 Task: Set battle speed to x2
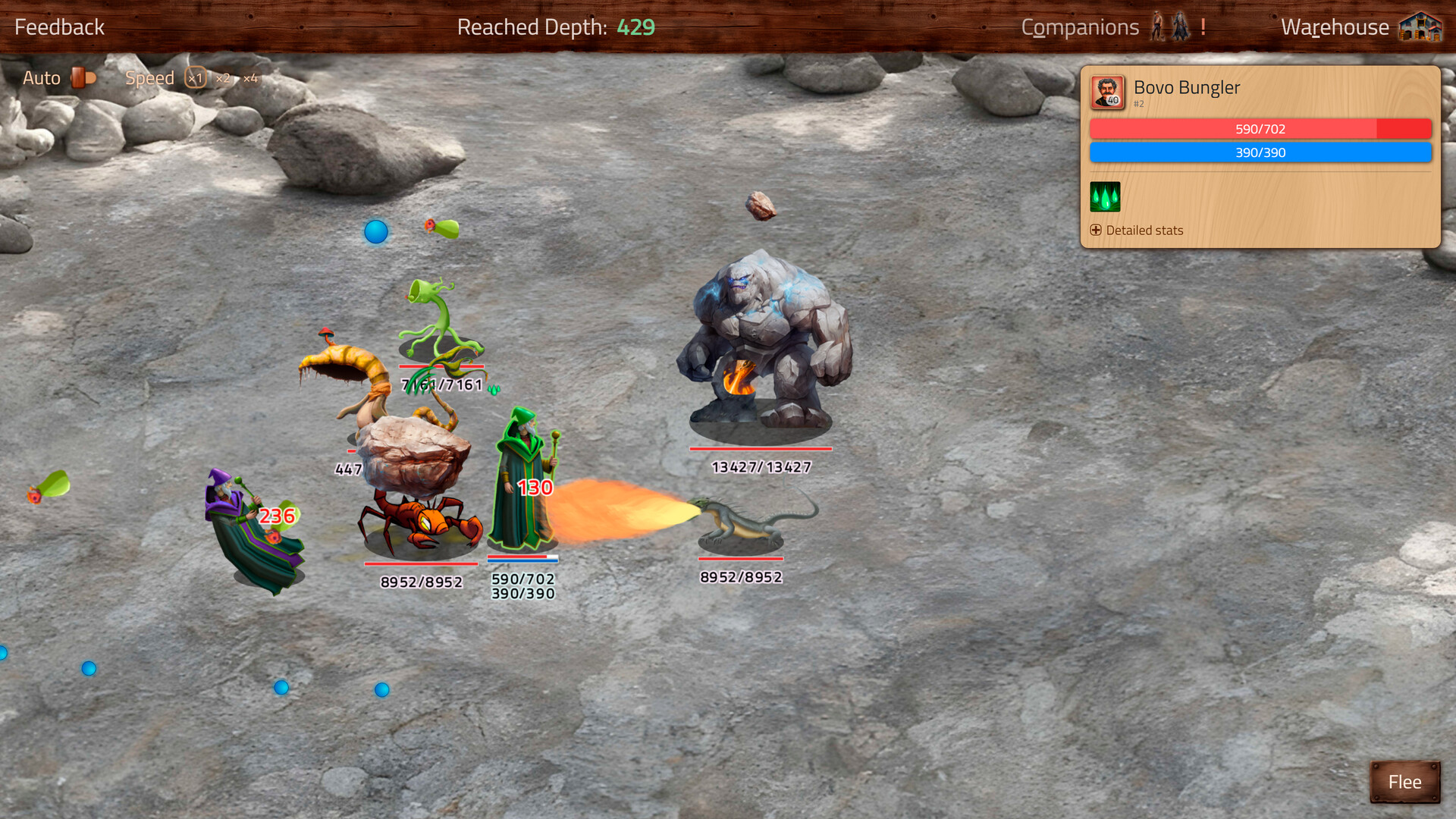point(223,78)
